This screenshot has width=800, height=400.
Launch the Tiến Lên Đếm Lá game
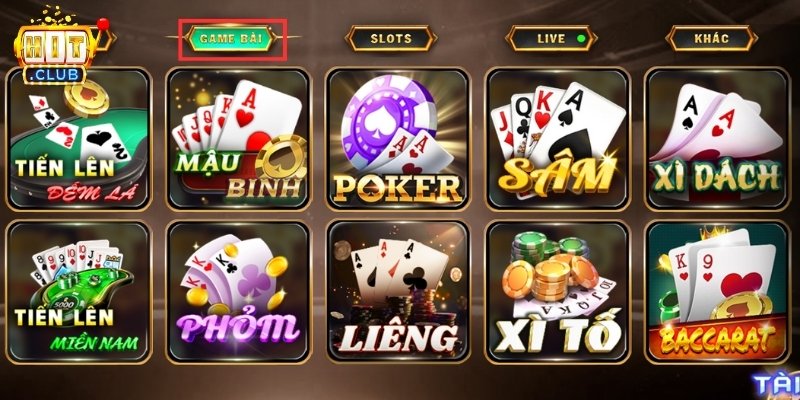coord(78,138)
